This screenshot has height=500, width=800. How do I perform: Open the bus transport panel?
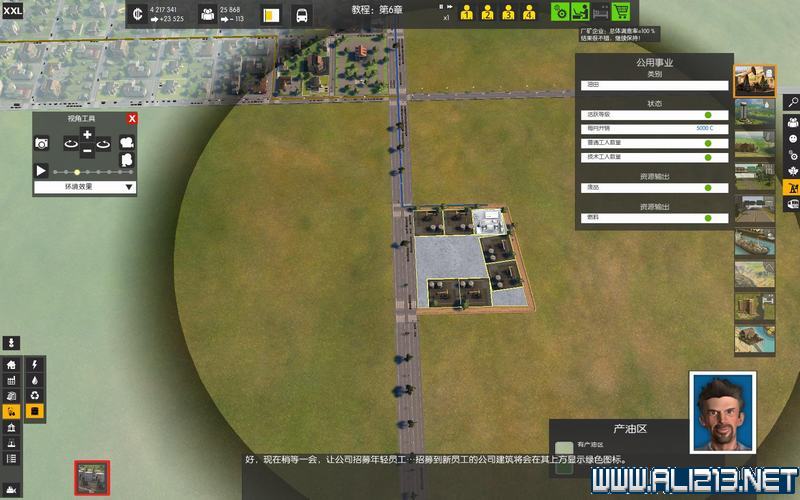pos(301,15)
